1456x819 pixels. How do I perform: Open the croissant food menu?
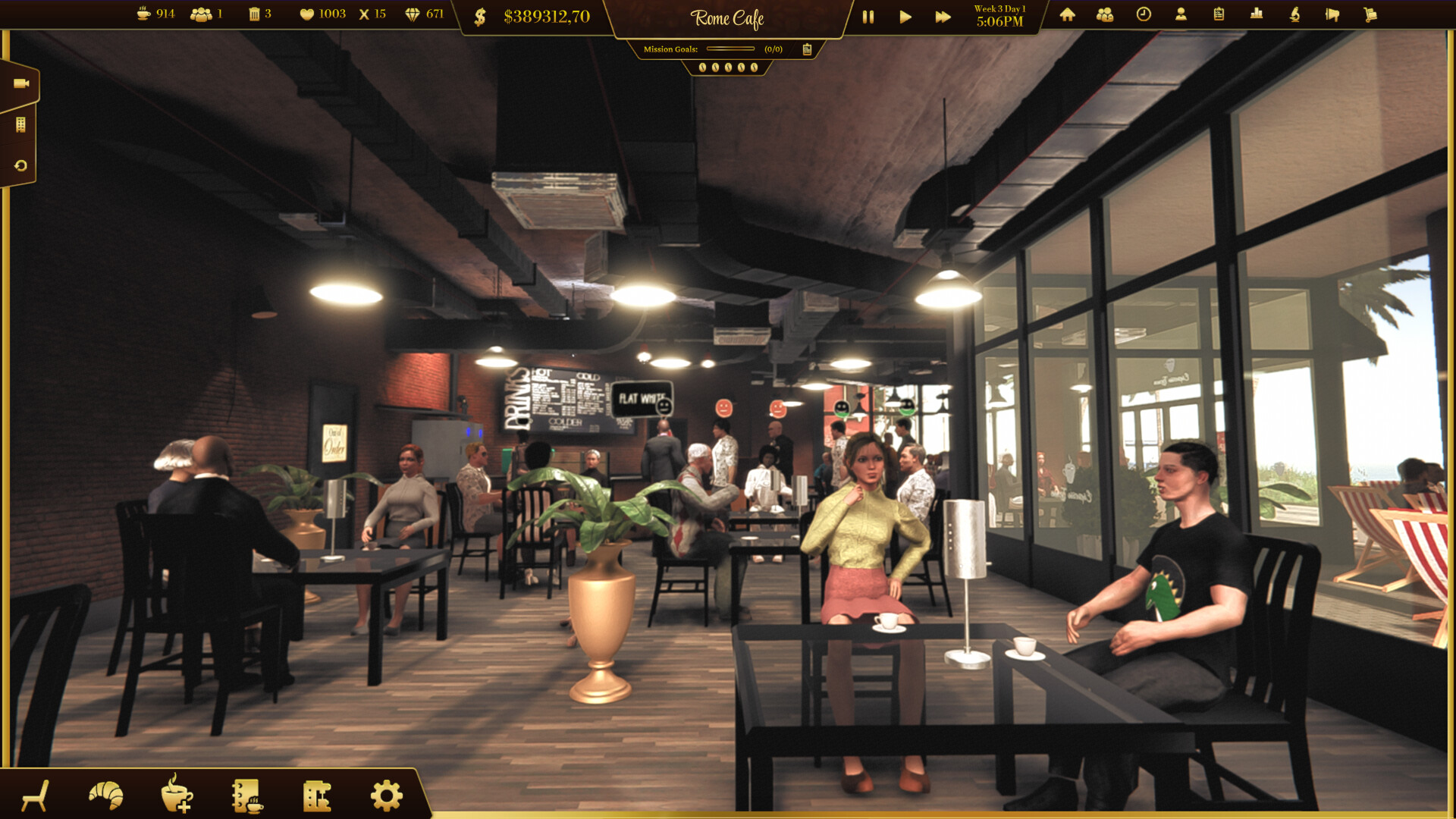click(x=105, y=795)
